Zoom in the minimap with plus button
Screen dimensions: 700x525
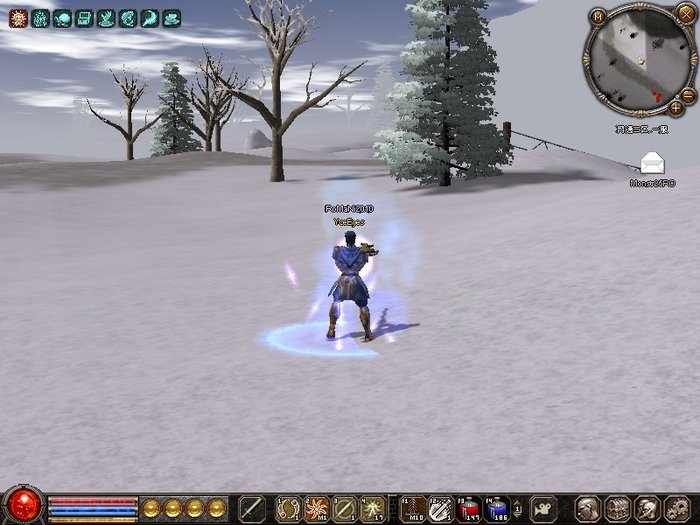coord(677,106)
